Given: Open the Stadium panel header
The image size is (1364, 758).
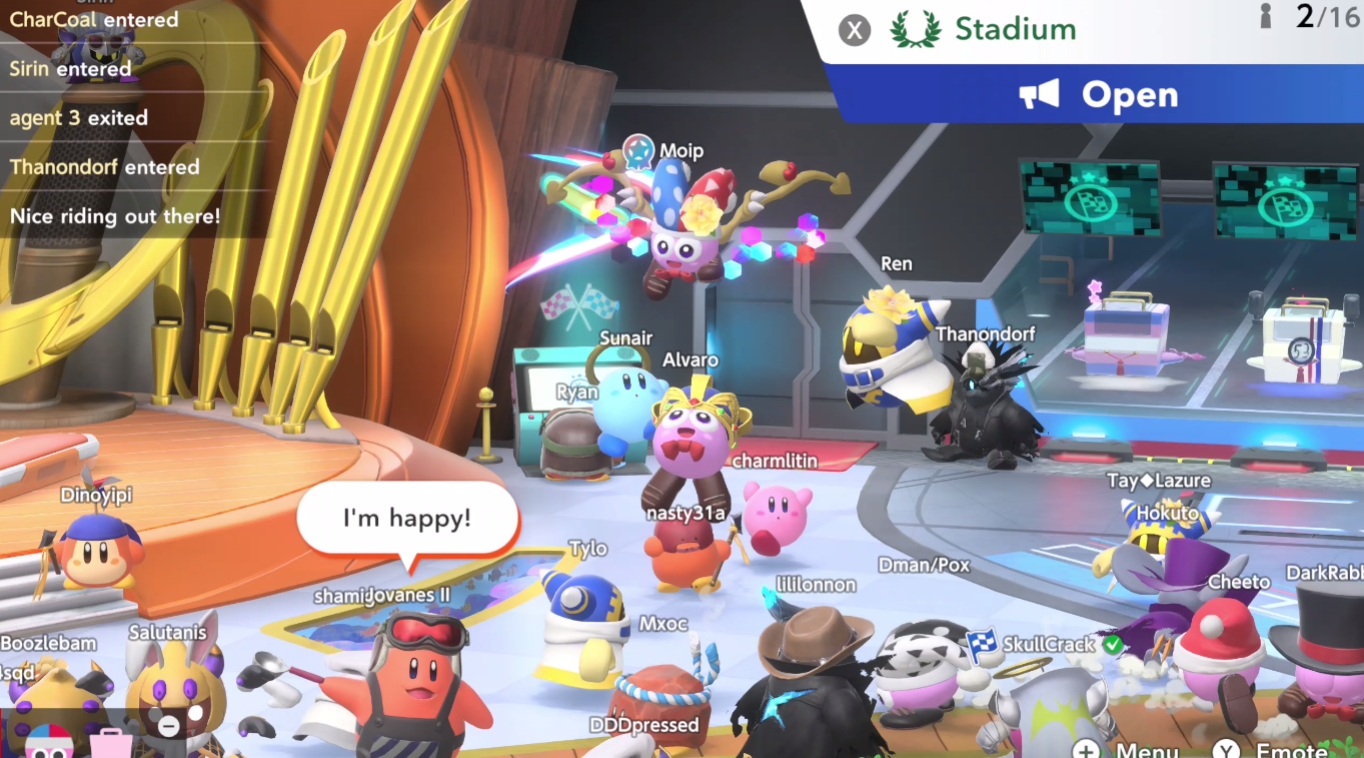Looking at the screenshot, I should [x=1014, y=30].
